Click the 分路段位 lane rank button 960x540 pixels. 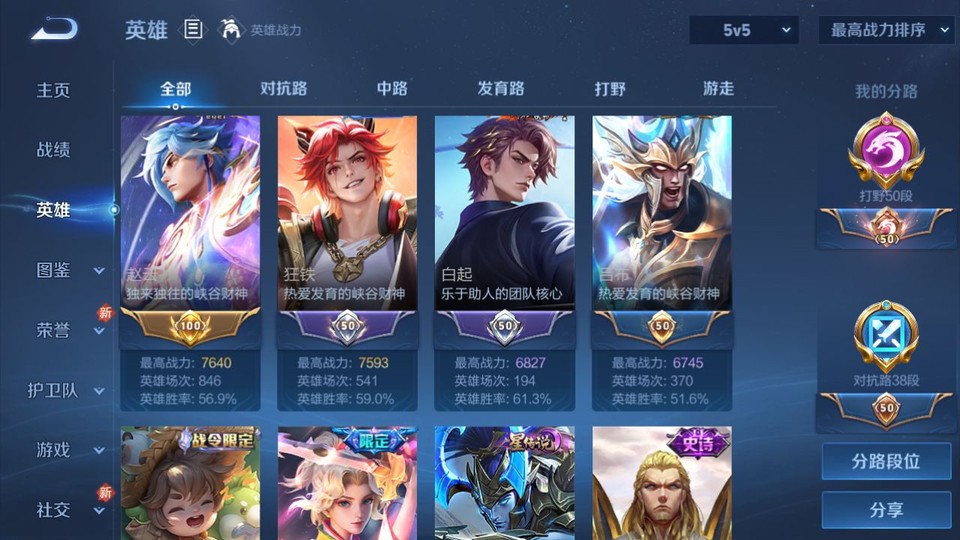click(x=886, y=462)
